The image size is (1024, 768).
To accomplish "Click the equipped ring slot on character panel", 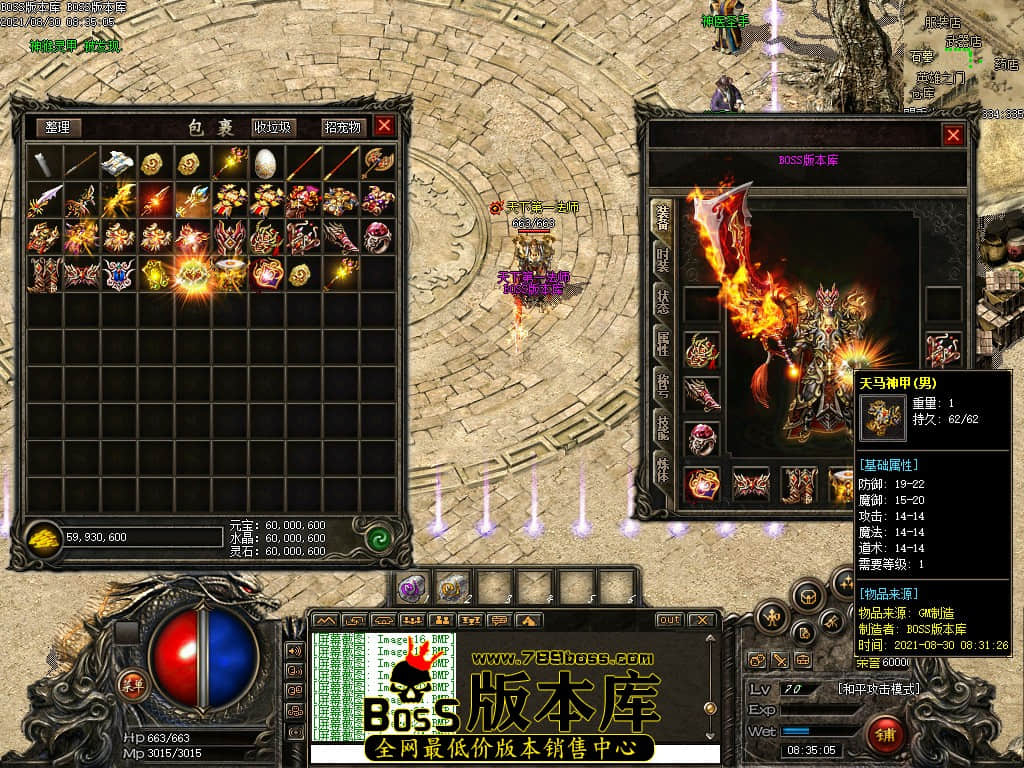I will pos(702,439).
